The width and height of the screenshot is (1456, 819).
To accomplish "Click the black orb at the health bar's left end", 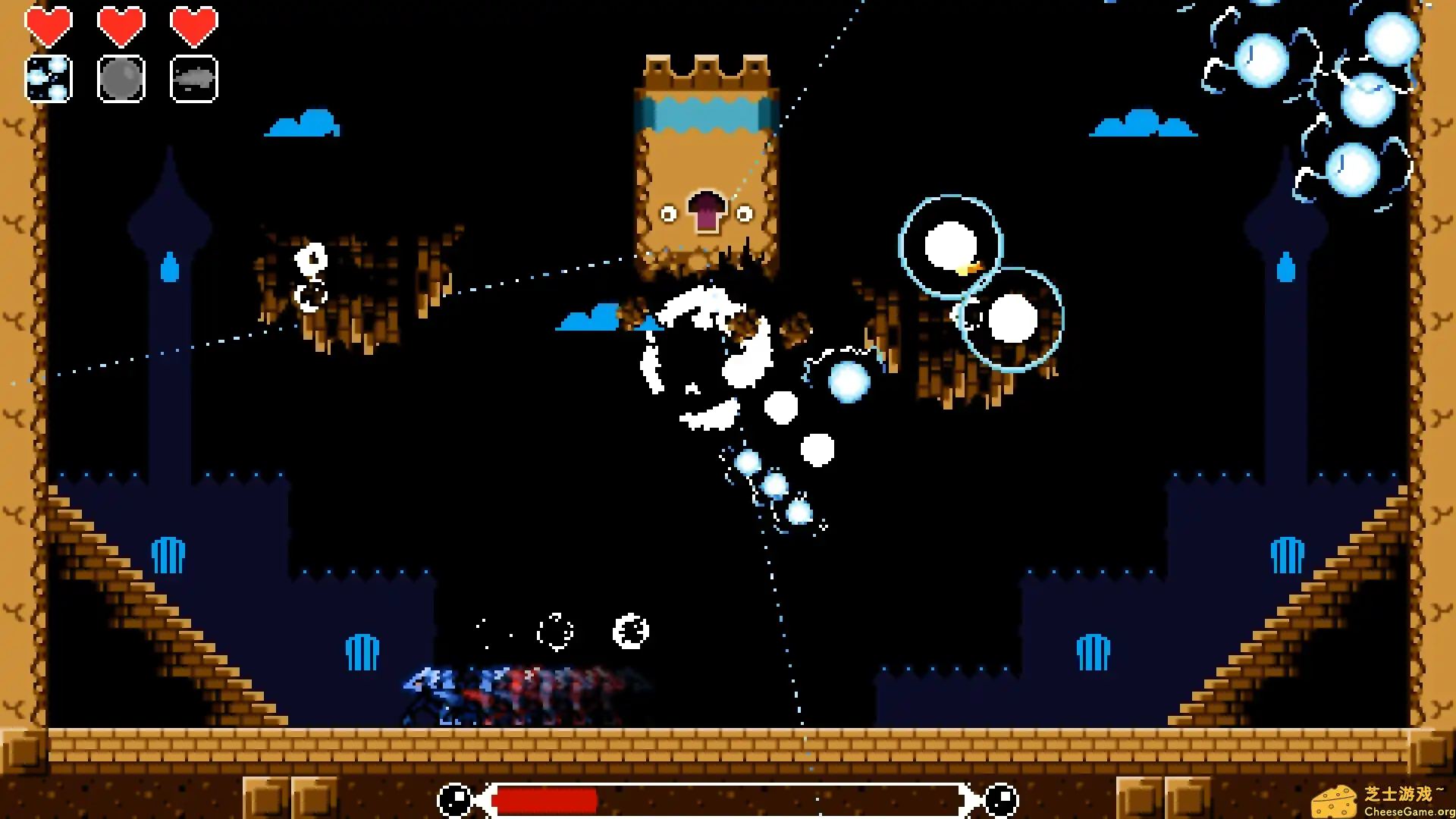I will [x=454, y=799].
